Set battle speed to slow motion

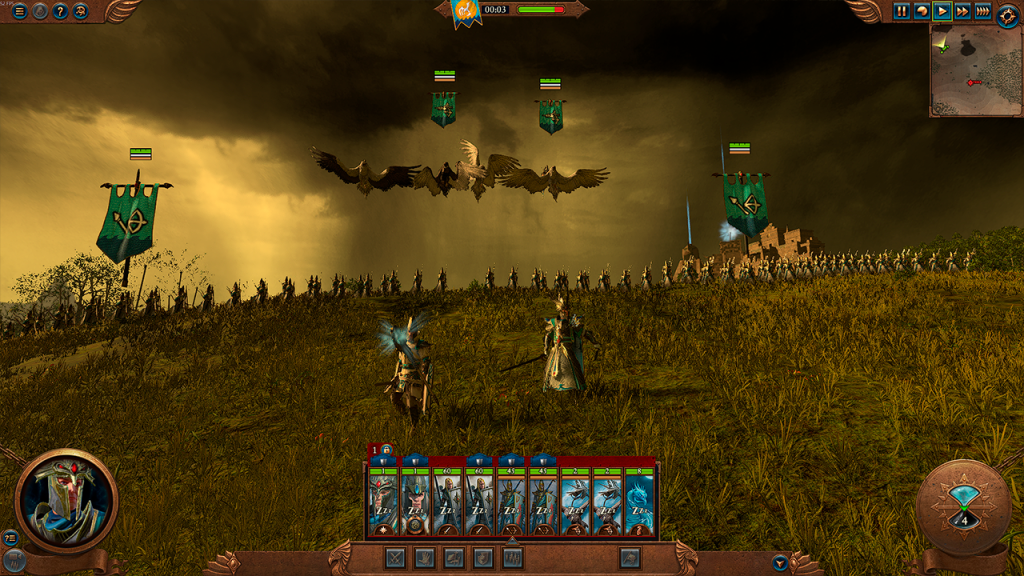tap(922, 11)
